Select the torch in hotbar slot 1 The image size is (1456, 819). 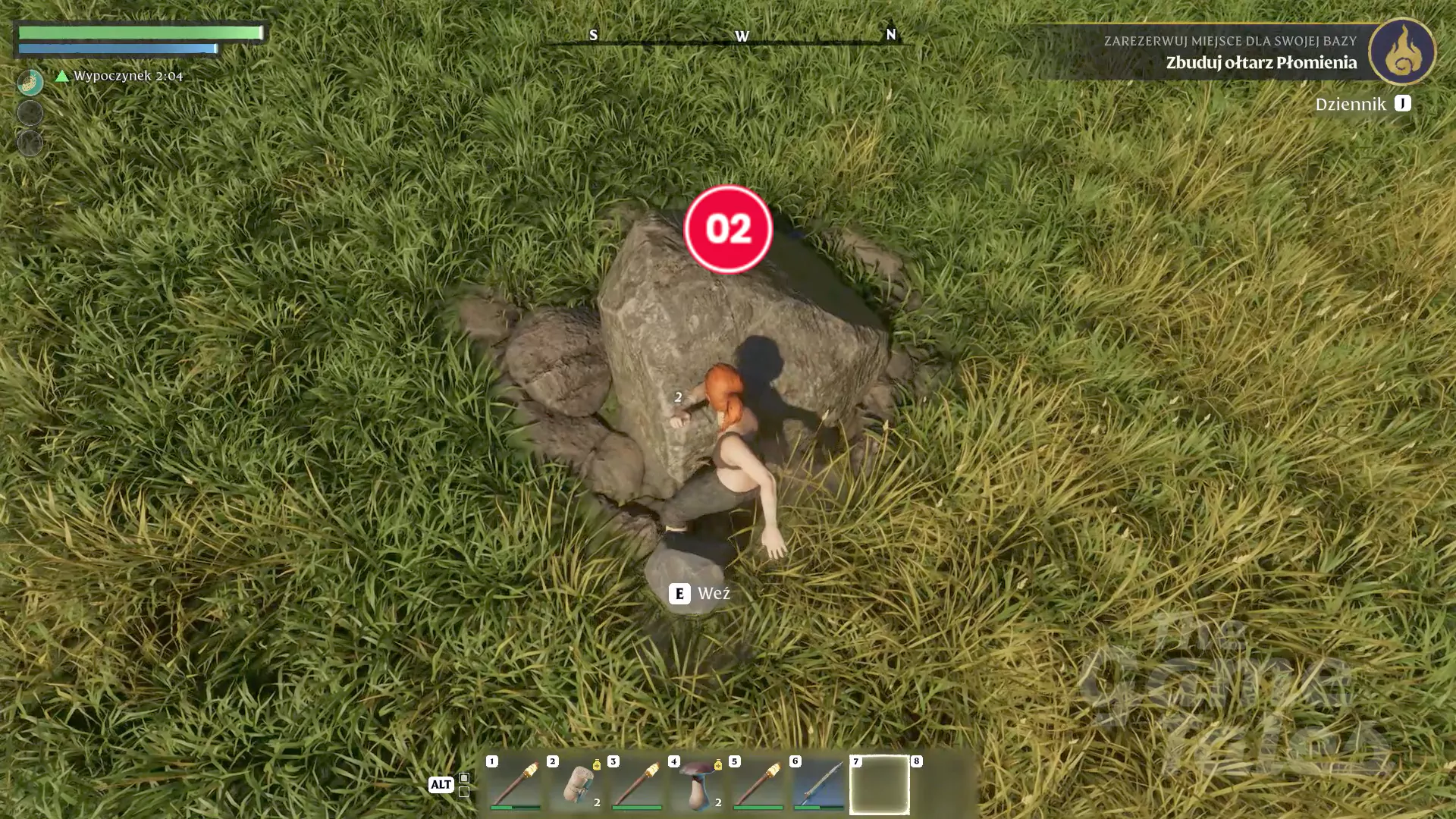[x=515, y=783]
